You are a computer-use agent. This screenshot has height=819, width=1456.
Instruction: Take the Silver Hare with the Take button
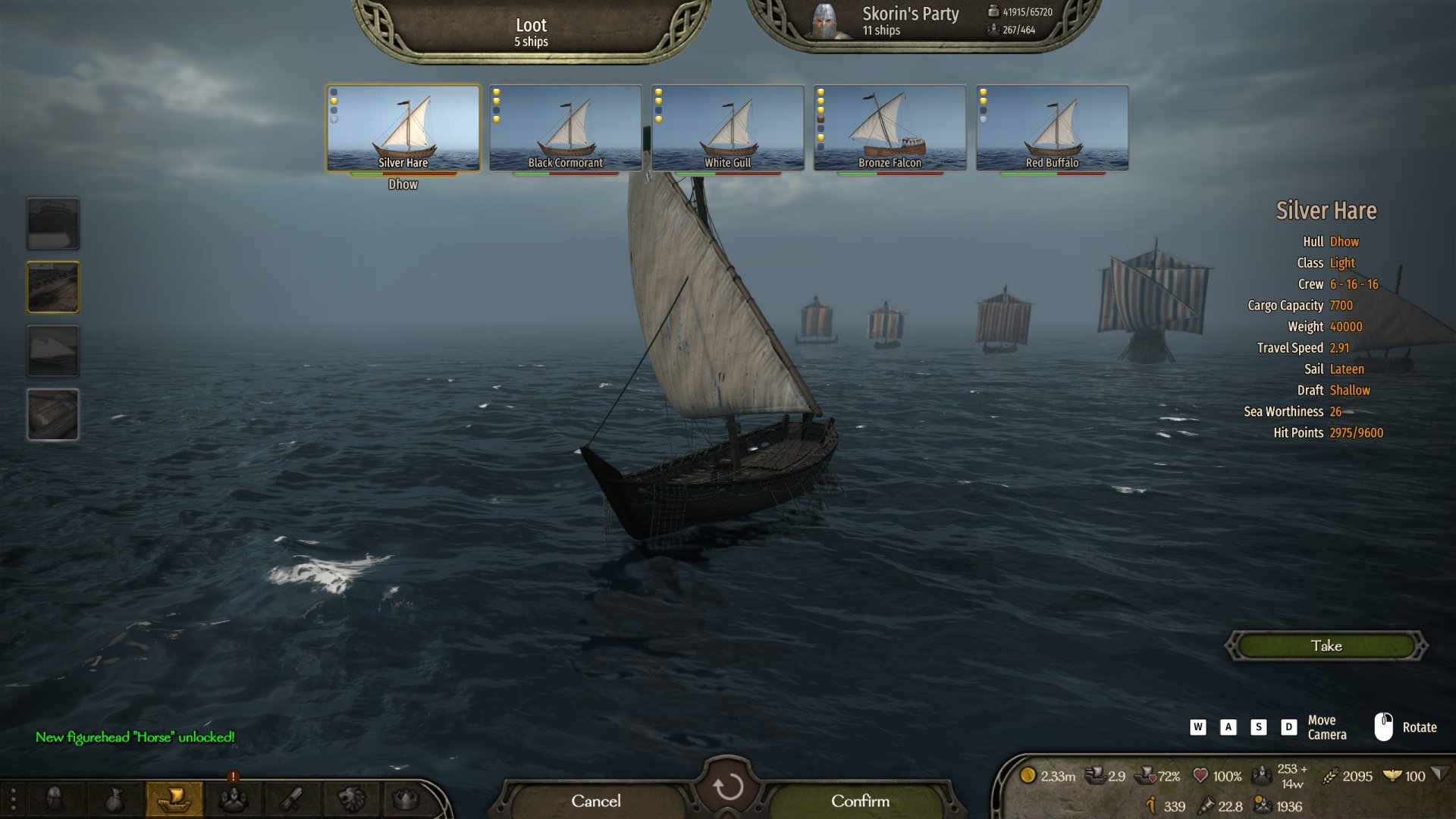point(1326,646)
